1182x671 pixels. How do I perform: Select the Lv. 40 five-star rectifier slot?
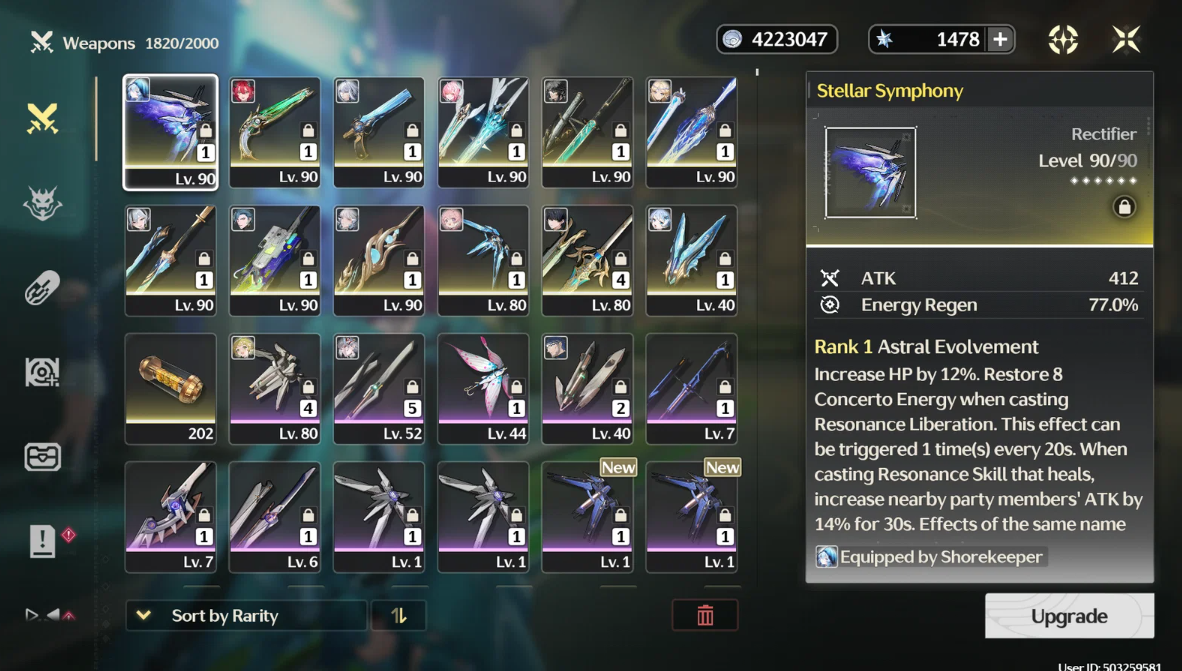pyautogui.click(x=692, y=260)
